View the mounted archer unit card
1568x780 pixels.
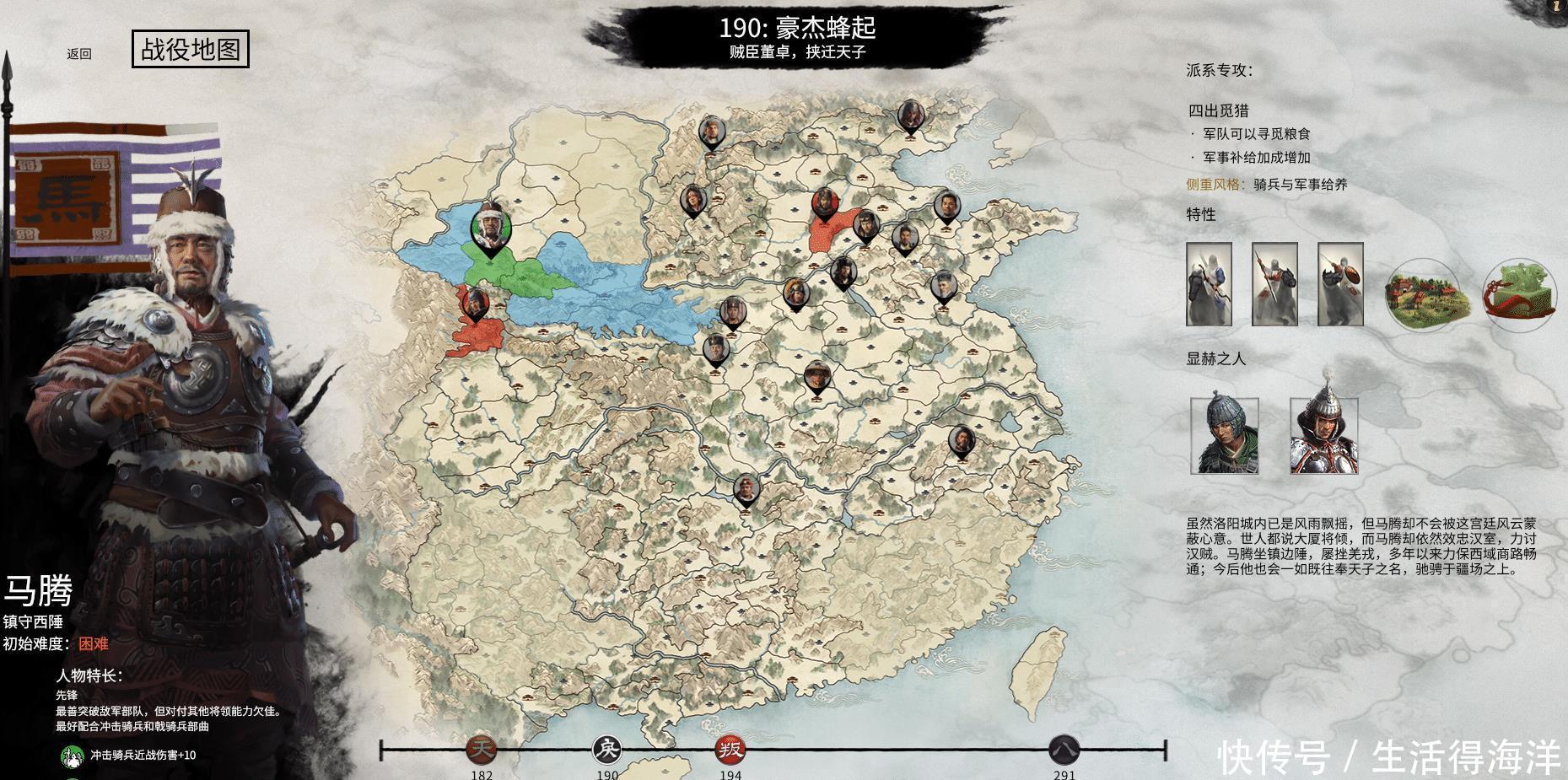click(x=1209, y=284)
